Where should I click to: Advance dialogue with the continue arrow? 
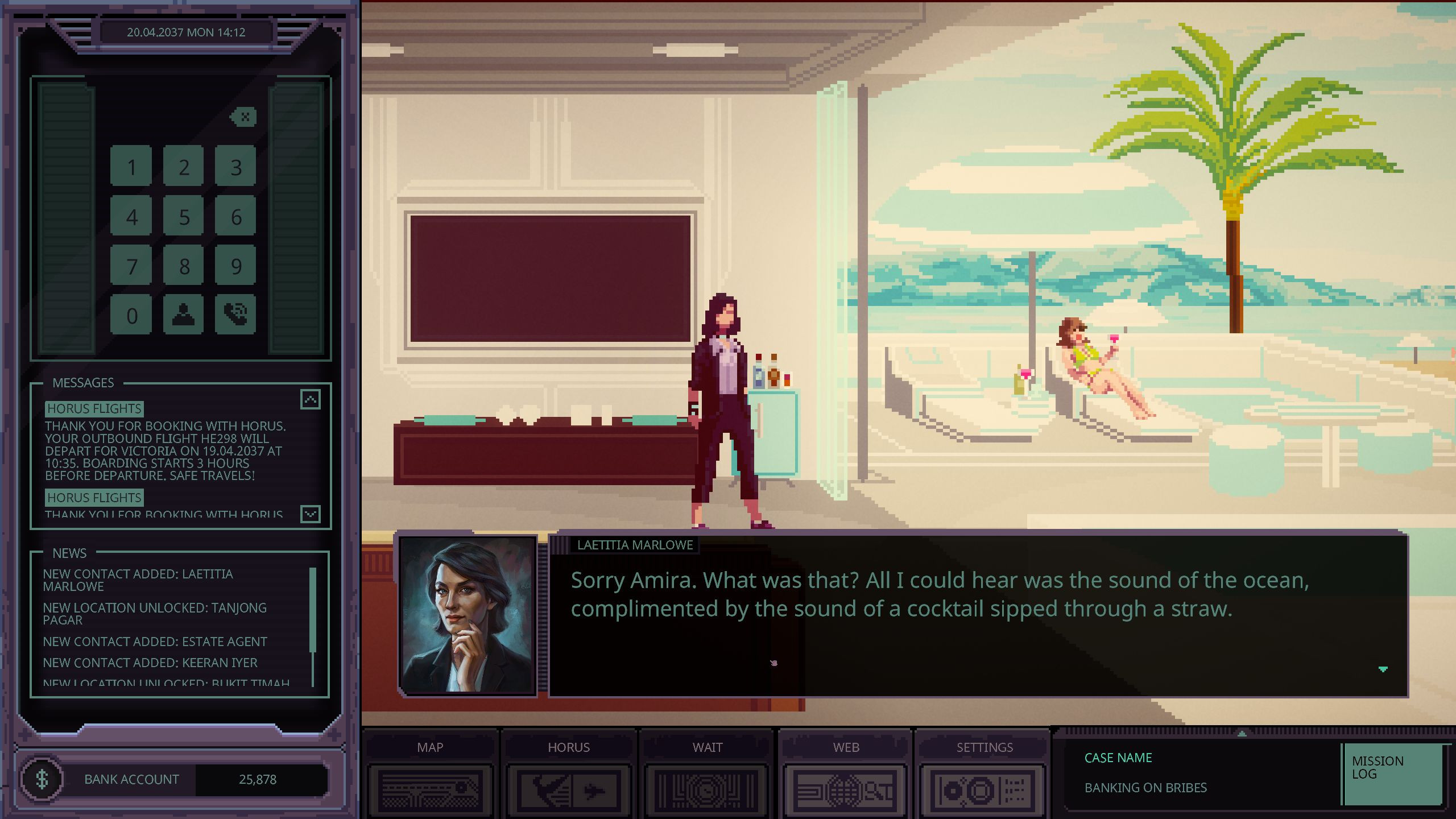point(1383,669)
